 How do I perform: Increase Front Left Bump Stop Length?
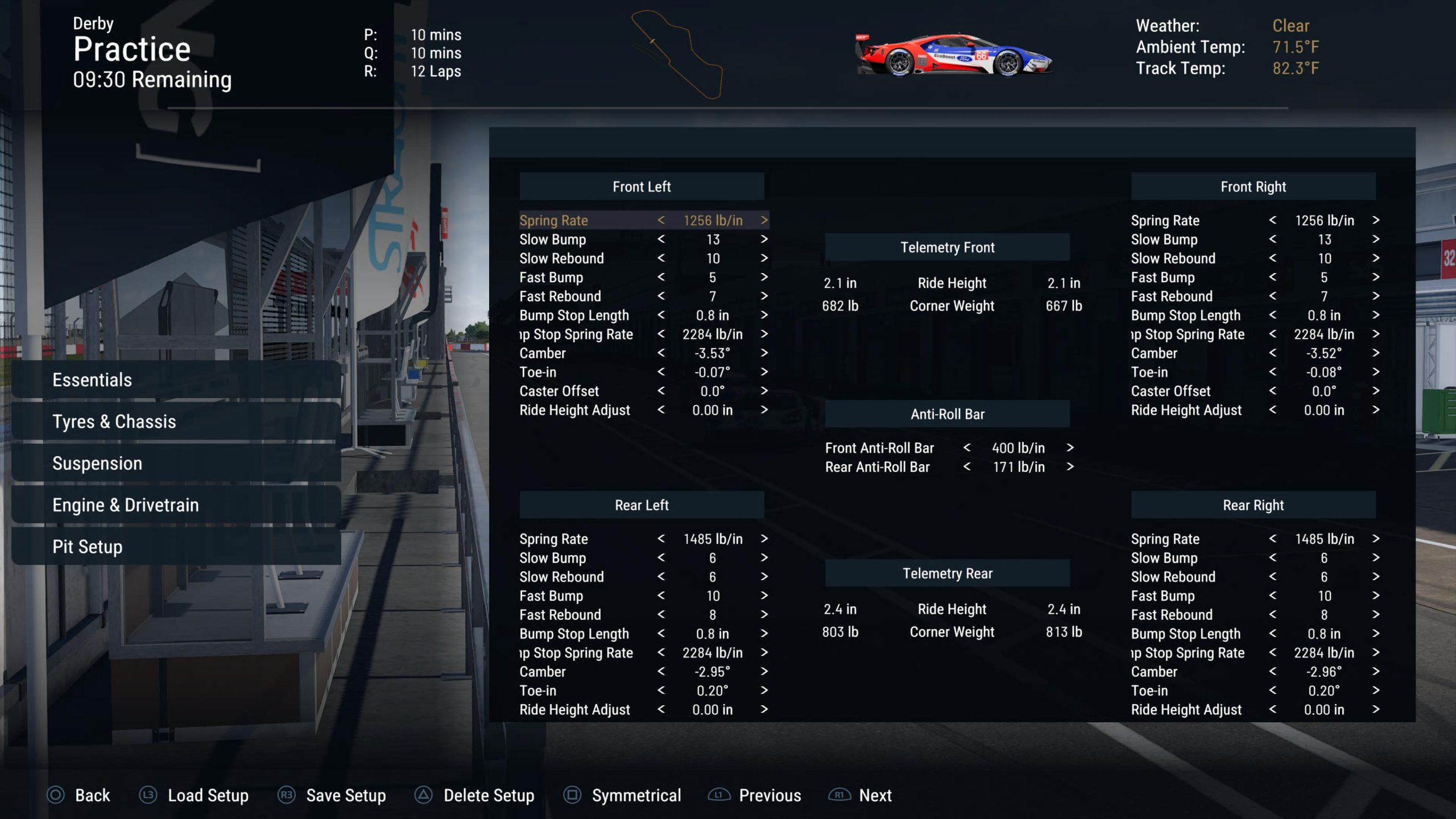(x=764, y=315)
